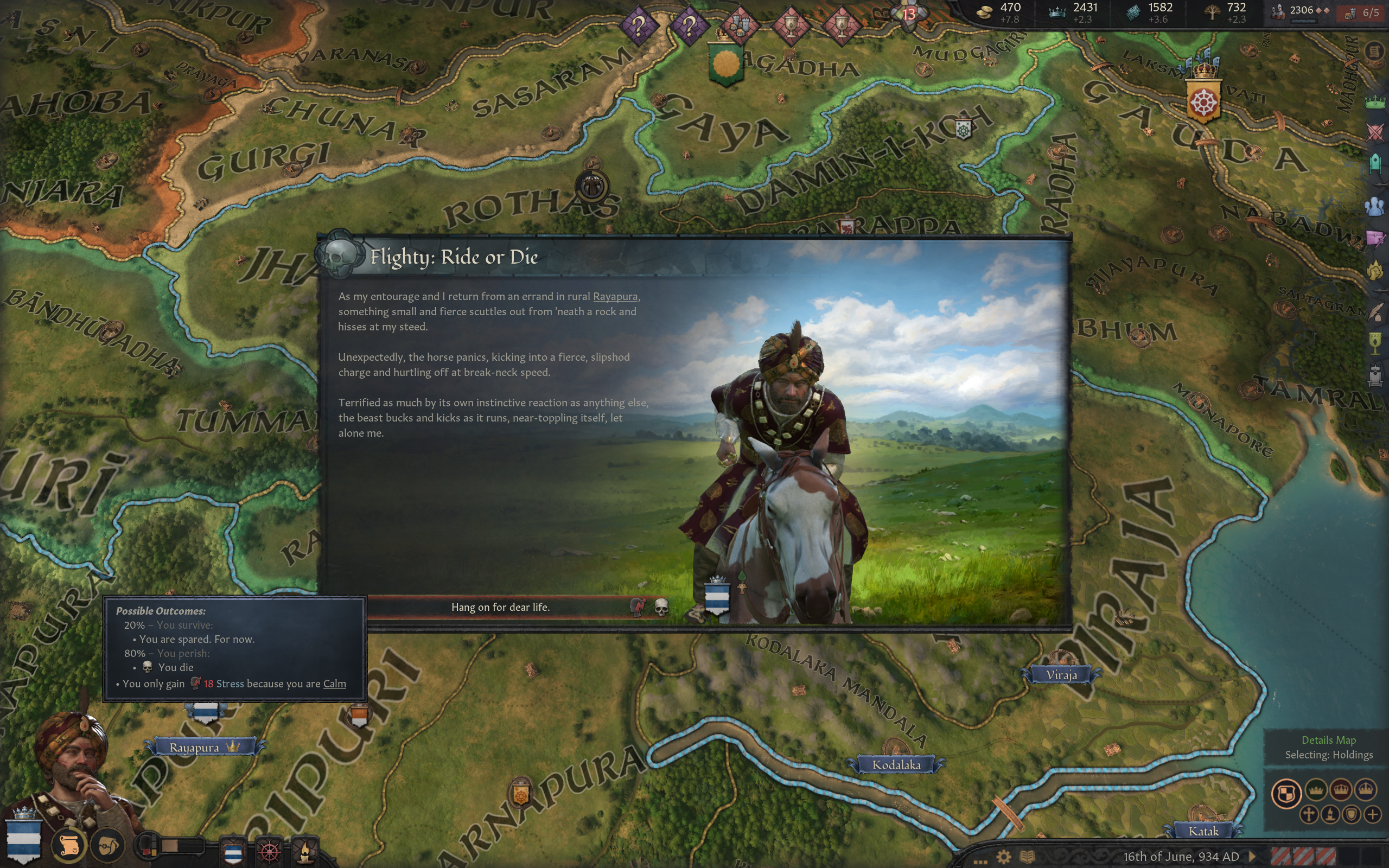Open the current issues badge showing 13

tap(909, 14)
